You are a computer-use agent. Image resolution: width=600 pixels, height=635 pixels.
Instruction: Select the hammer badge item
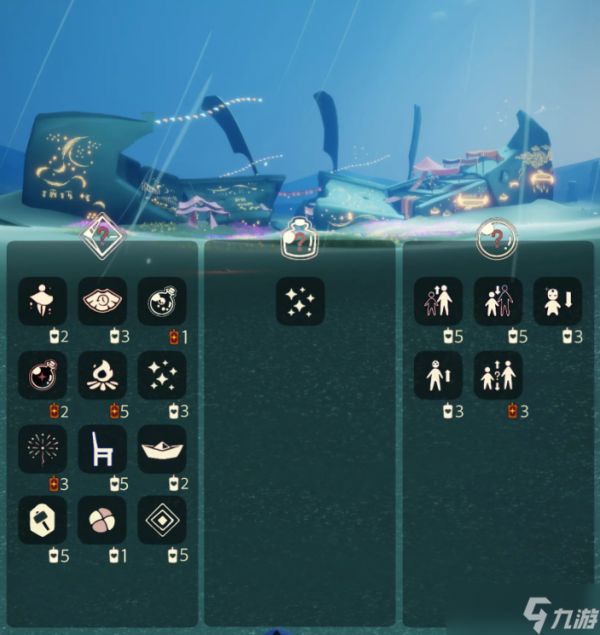click(x=43, y=520)
